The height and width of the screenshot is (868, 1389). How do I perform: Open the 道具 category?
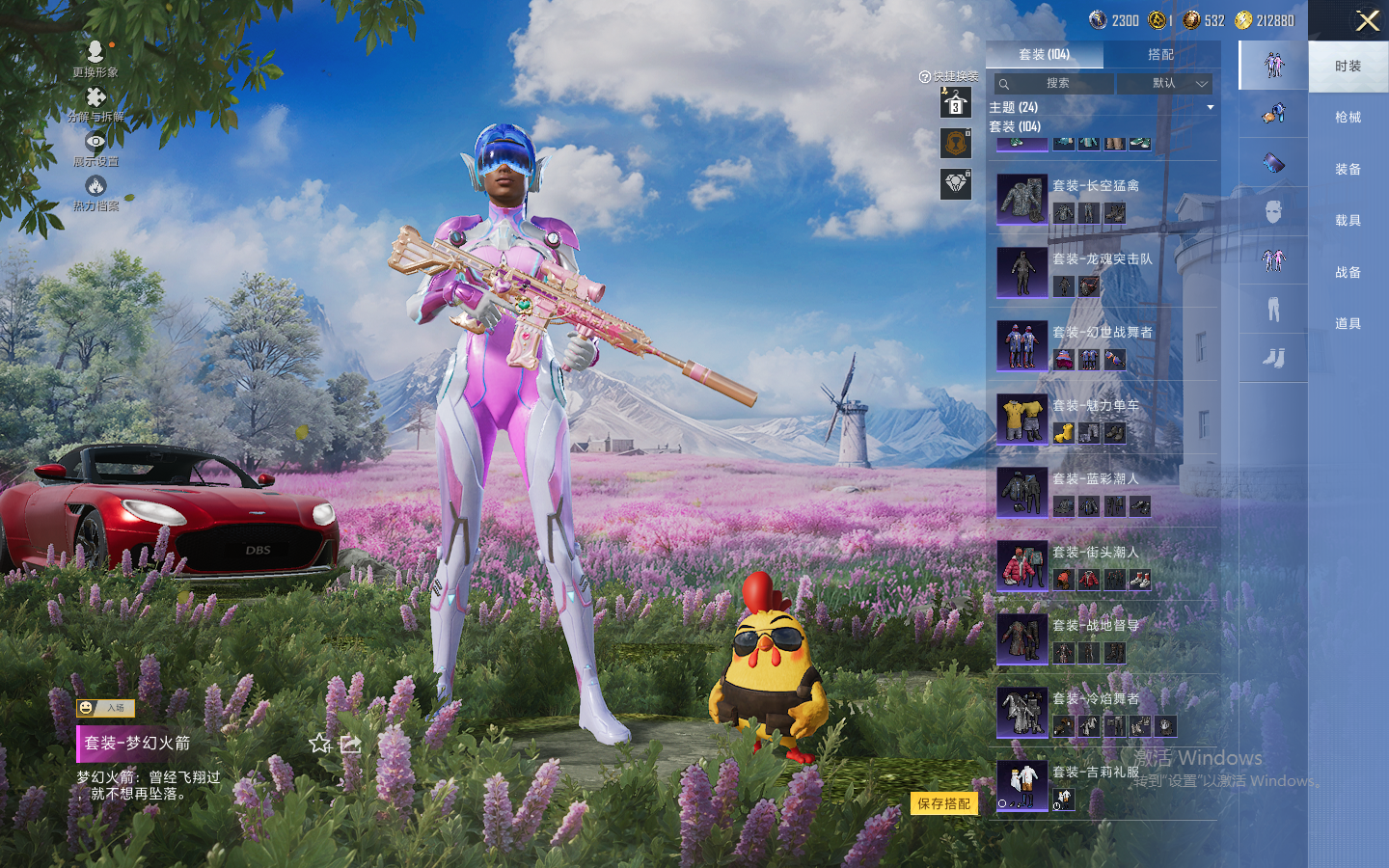(x=1348, y=324)
